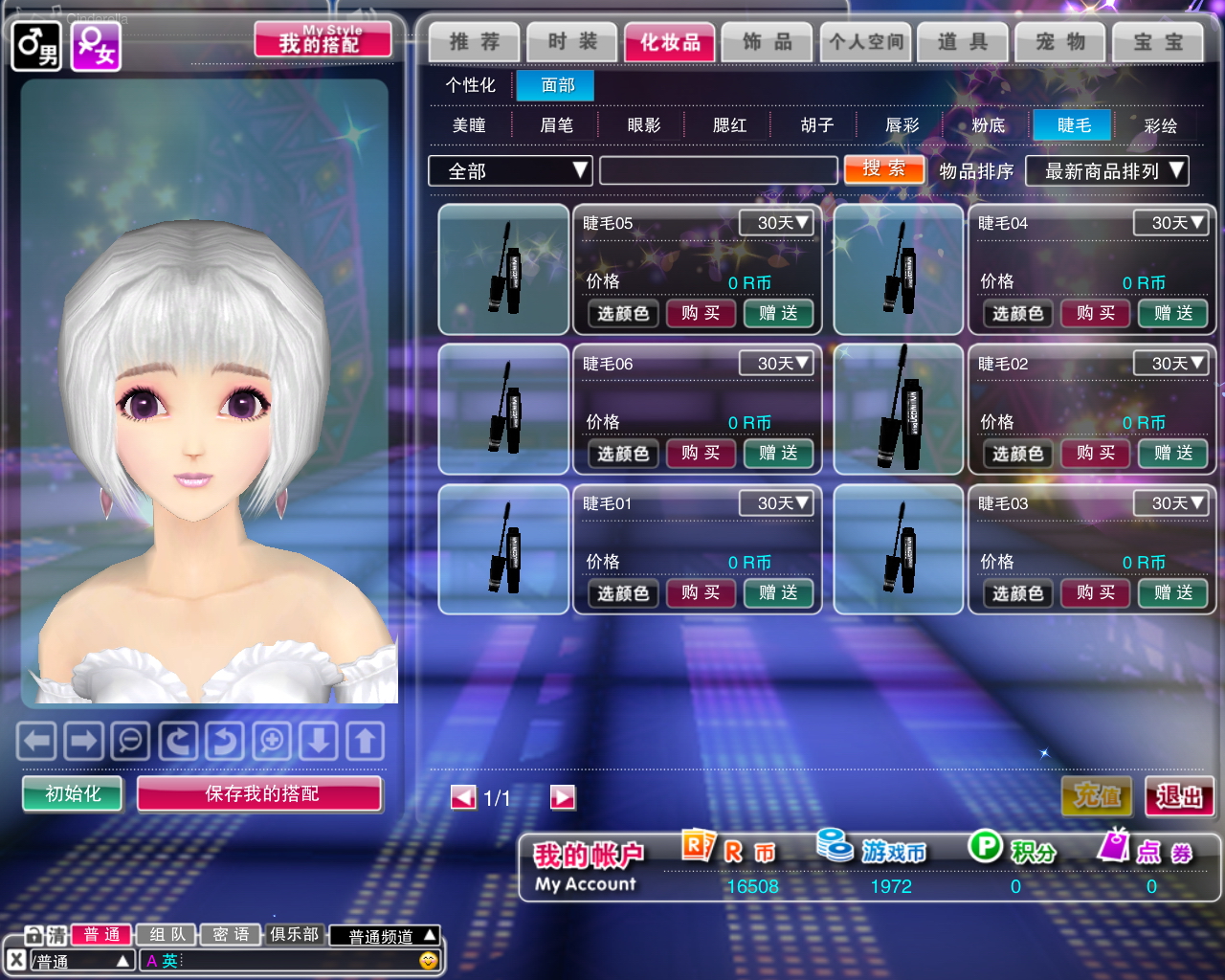Switch to the female gender icon
This screenshot has width=1225, height=980.
pos(96,46)
